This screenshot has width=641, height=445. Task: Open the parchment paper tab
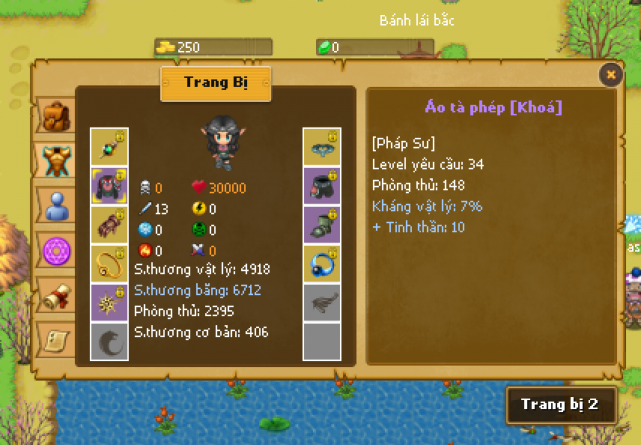pos(56,340)
